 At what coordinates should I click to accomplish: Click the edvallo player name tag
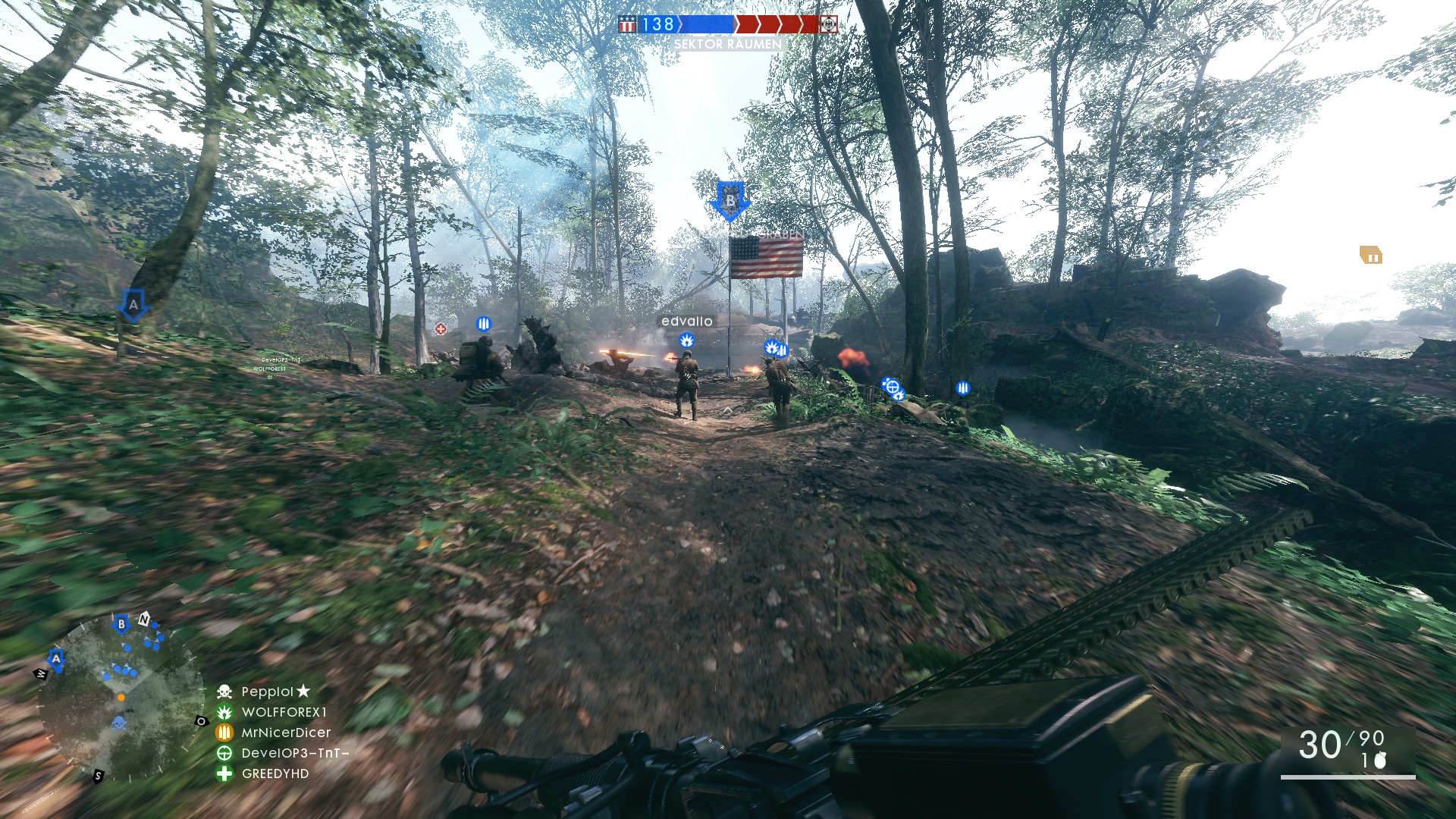(x=686, y=322)
